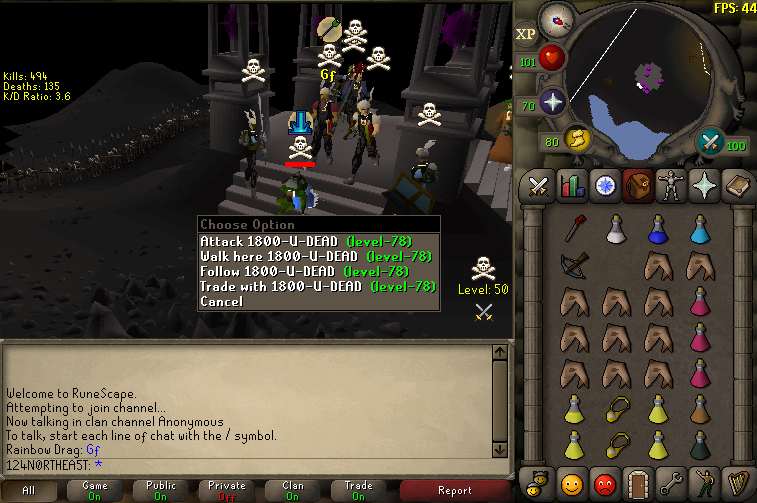This screenshot has height=503, width=757.
Task: Switch chat filter to the Clan tab
Action: pos(293,490)
